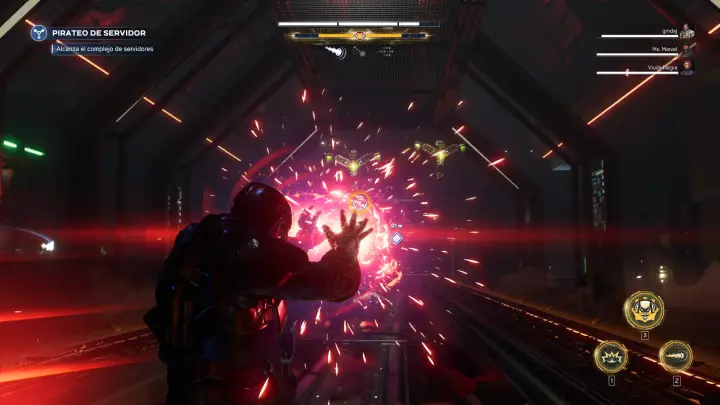This screenshot has height=405, width=720.
Task: Select player gmdaj's portrait
Action: tap(686, 32)
